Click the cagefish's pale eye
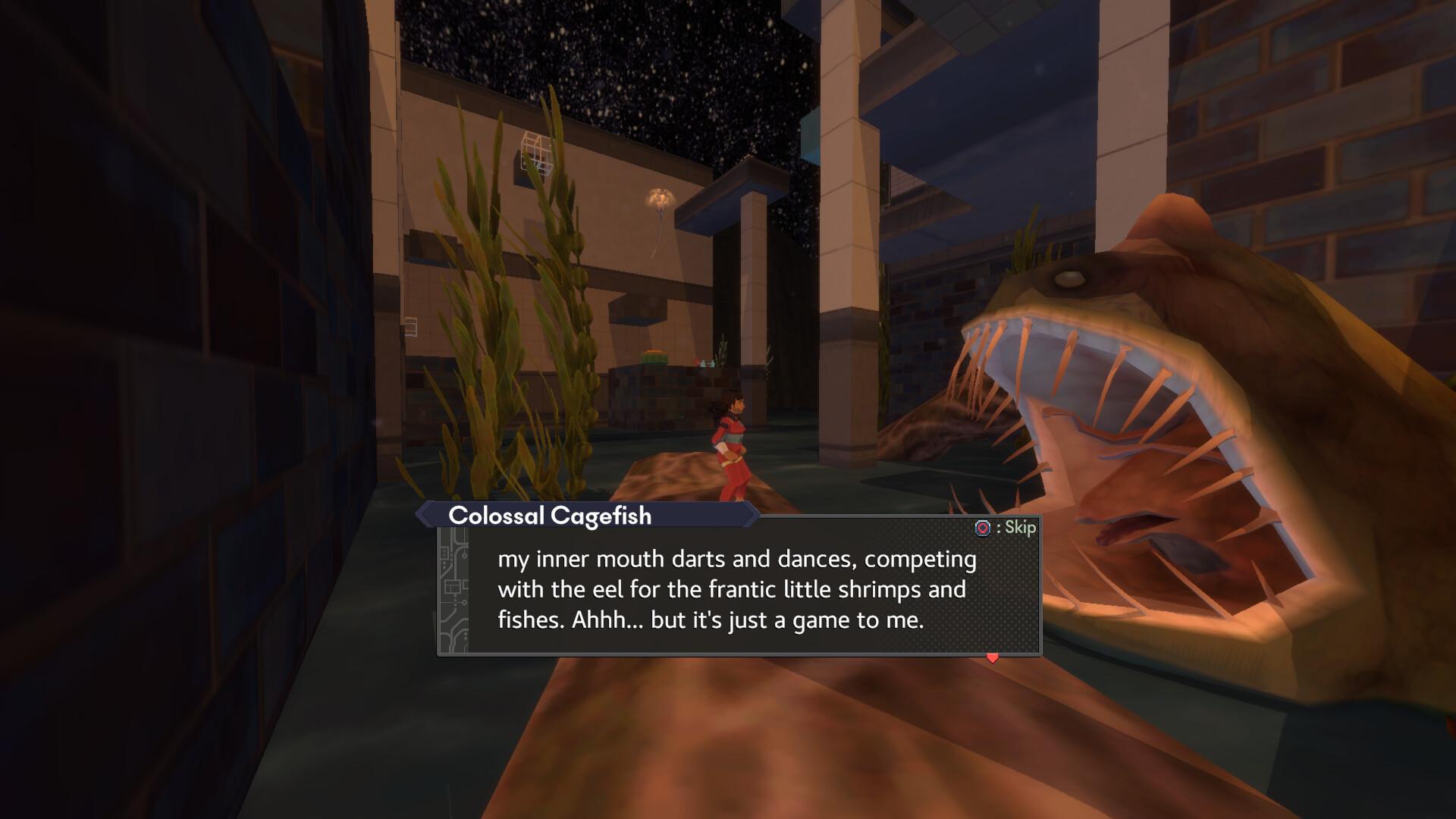Viewport: 1456px width, 819px height. tap(1068, 279)
